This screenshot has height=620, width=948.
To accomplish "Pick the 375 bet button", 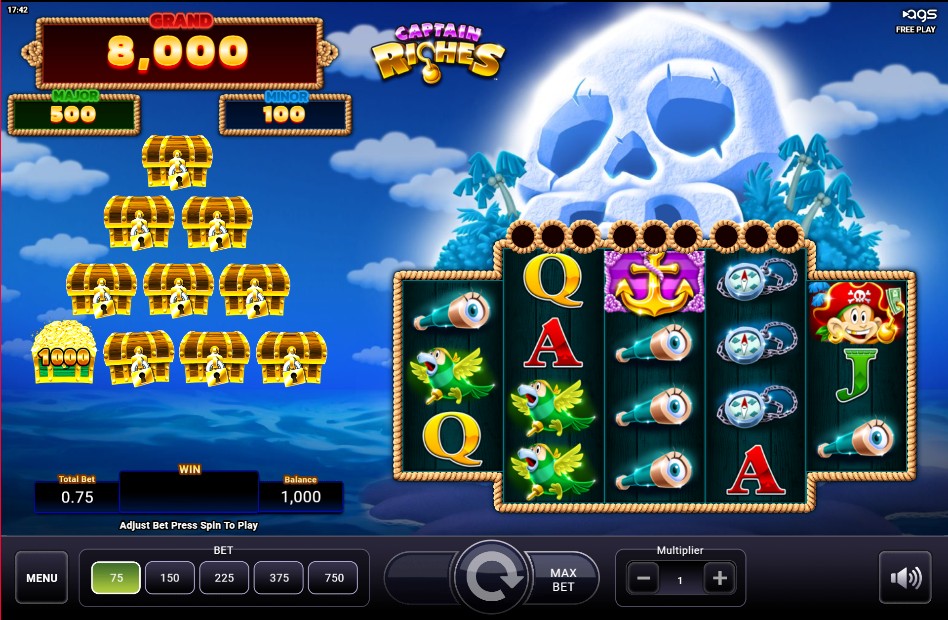I will (278, 578).
